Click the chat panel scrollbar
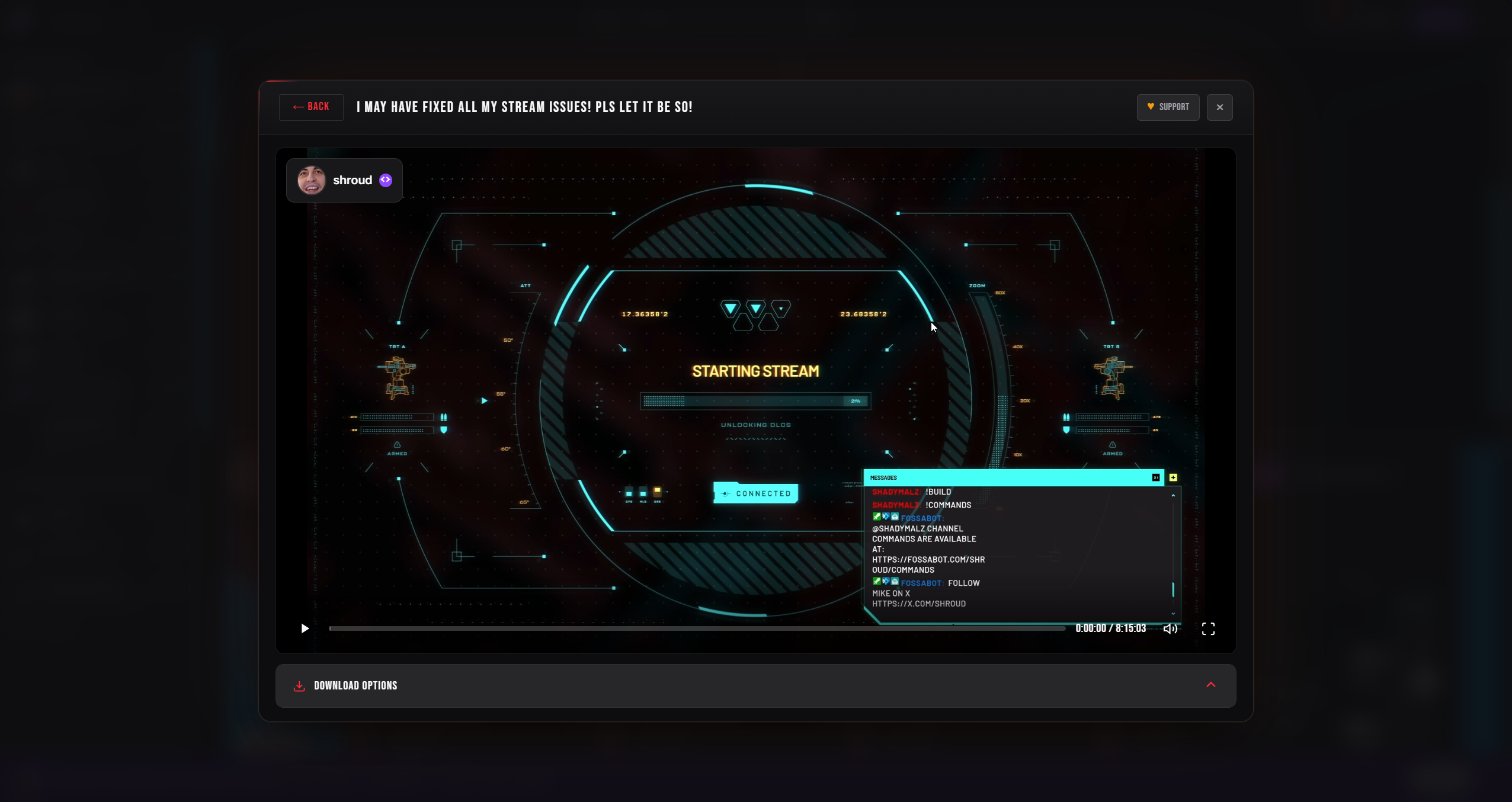The width and height of the screenshot is (1512, 802). coord(1173,591)
